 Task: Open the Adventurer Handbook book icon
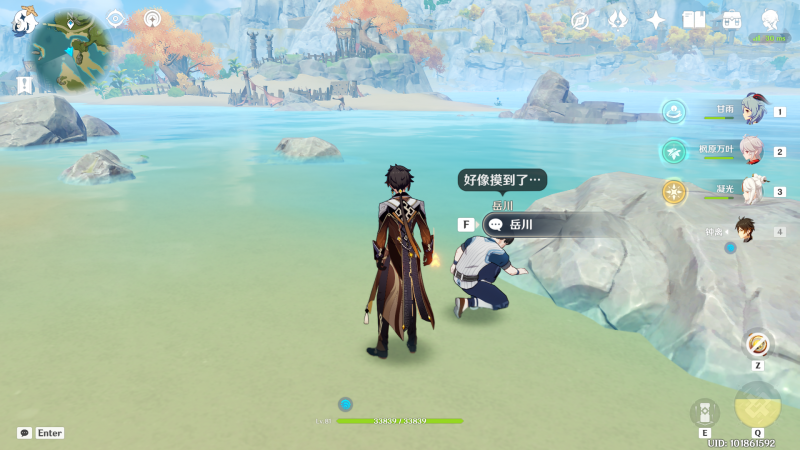(x=694, y=20)
